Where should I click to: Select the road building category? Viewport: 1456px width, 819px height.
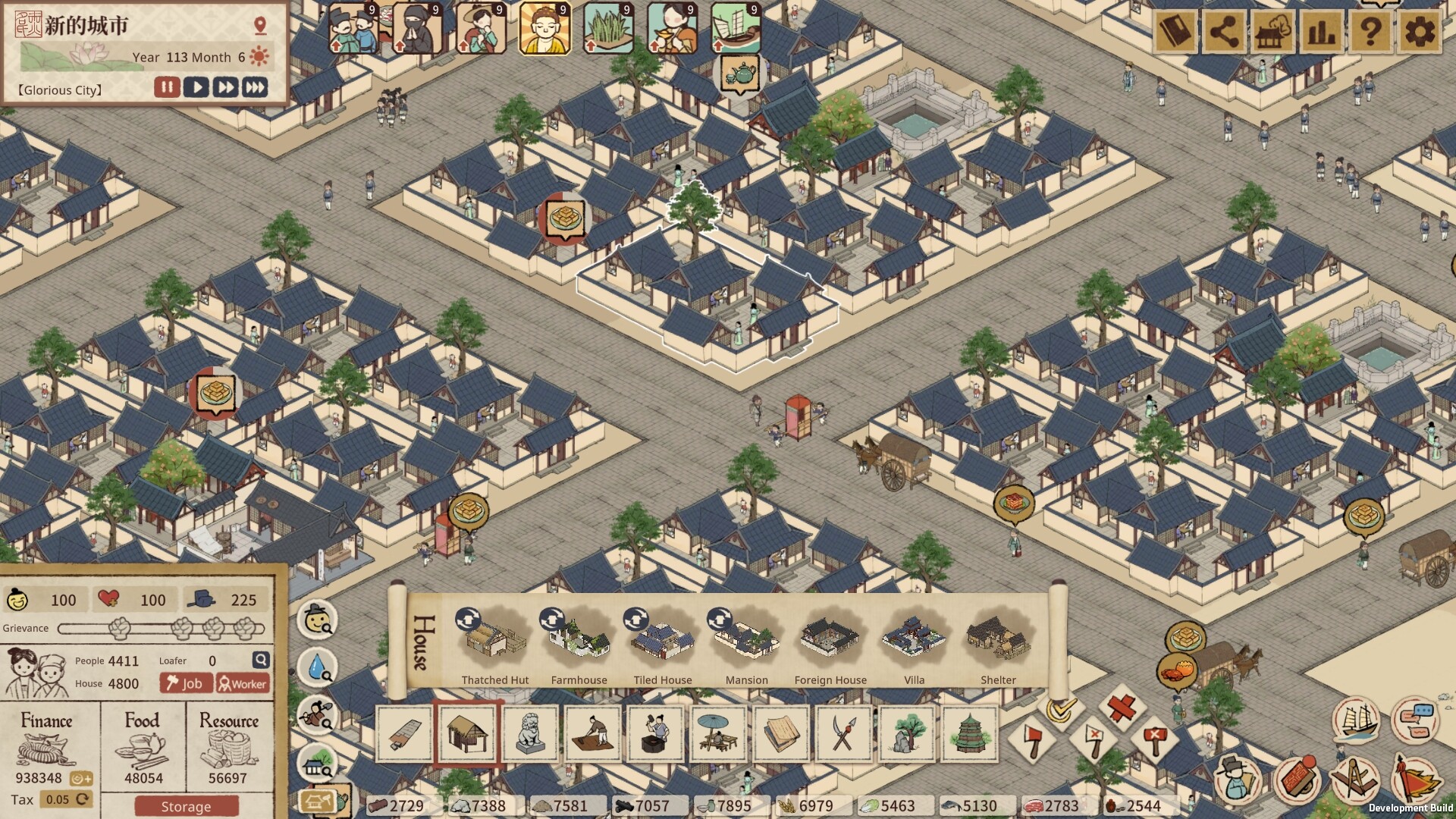coord(404,733)
